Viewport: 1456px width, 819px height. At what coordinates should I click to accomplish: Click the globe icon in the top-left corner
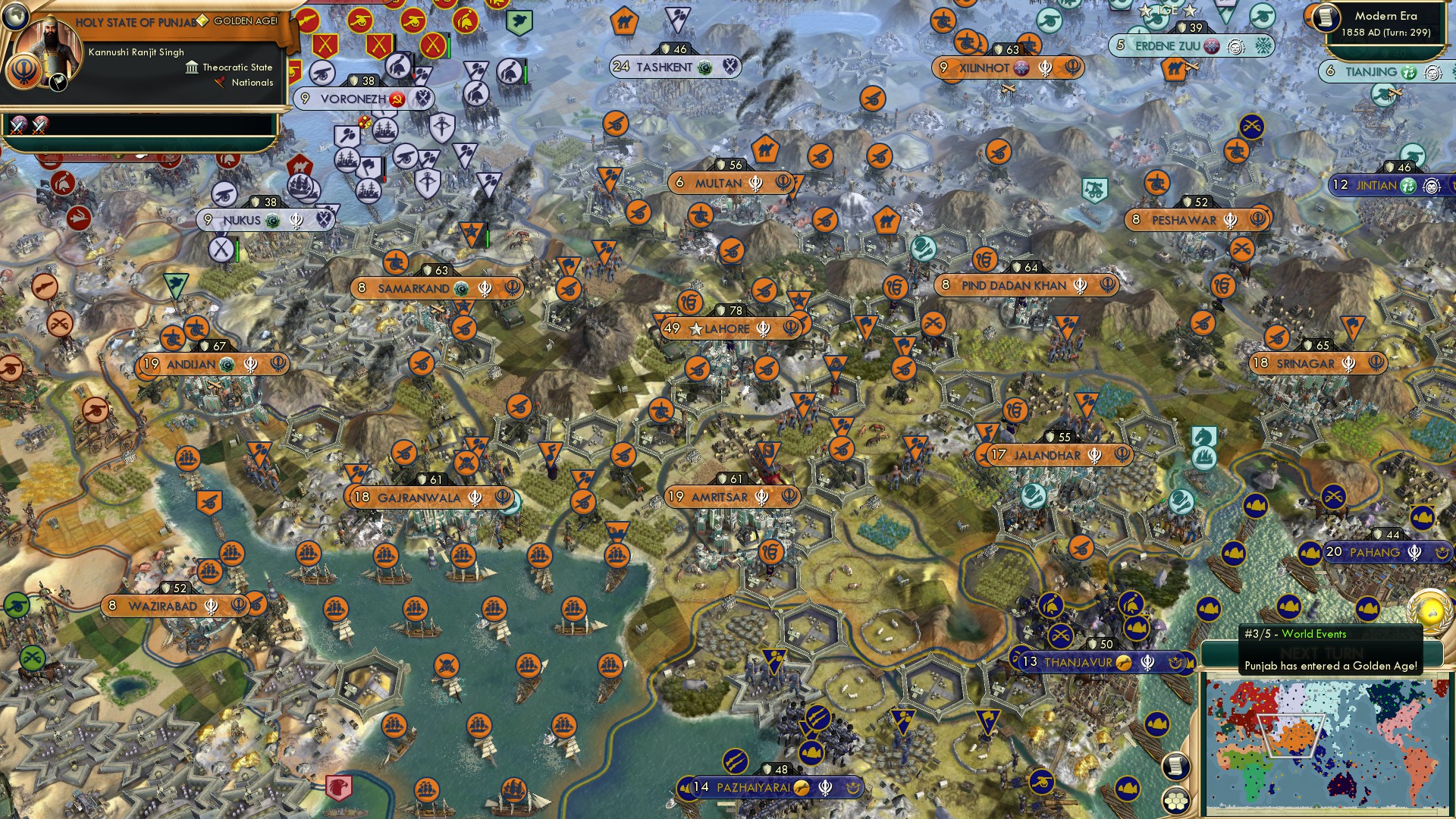pyautogui.click(x=15, y=18)
